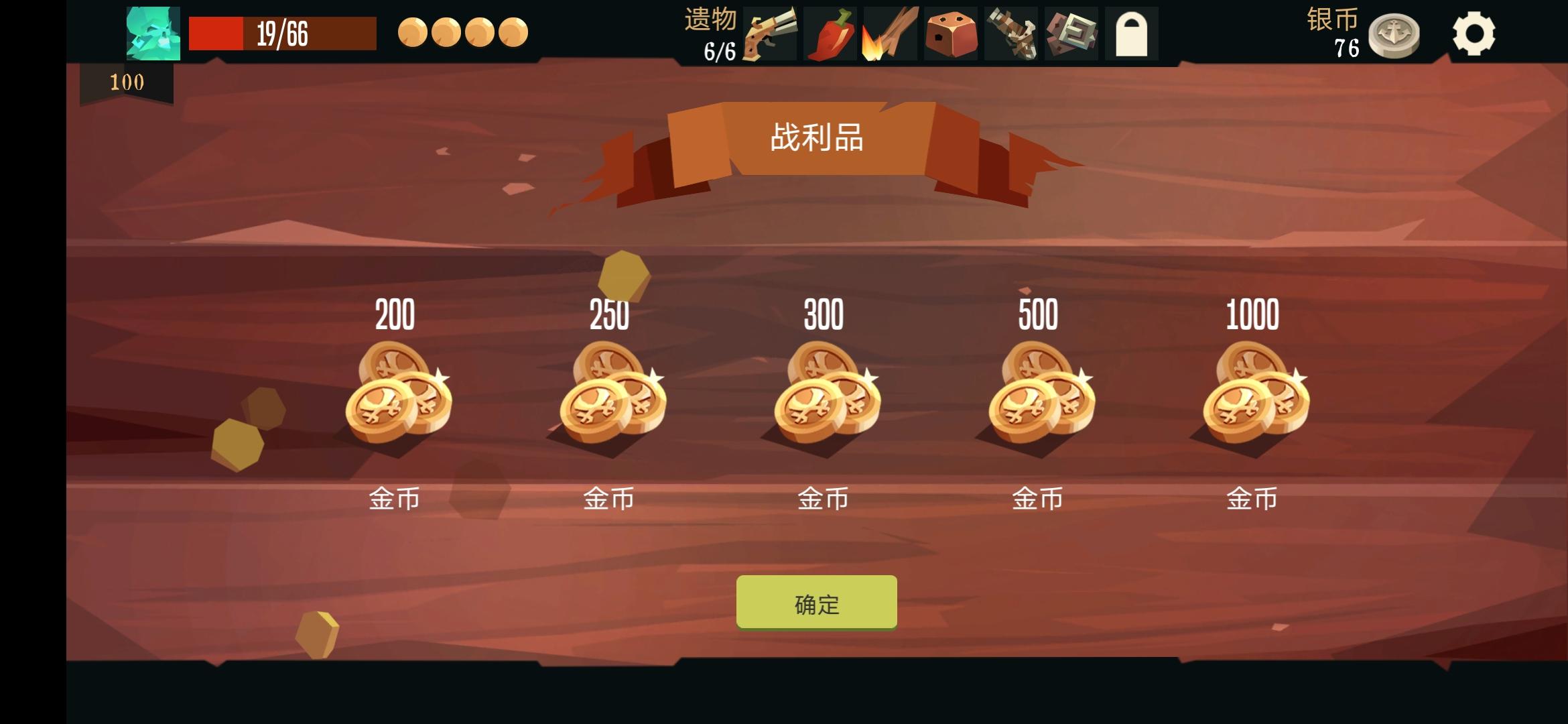Click the character skull portrait

[152, 33]
